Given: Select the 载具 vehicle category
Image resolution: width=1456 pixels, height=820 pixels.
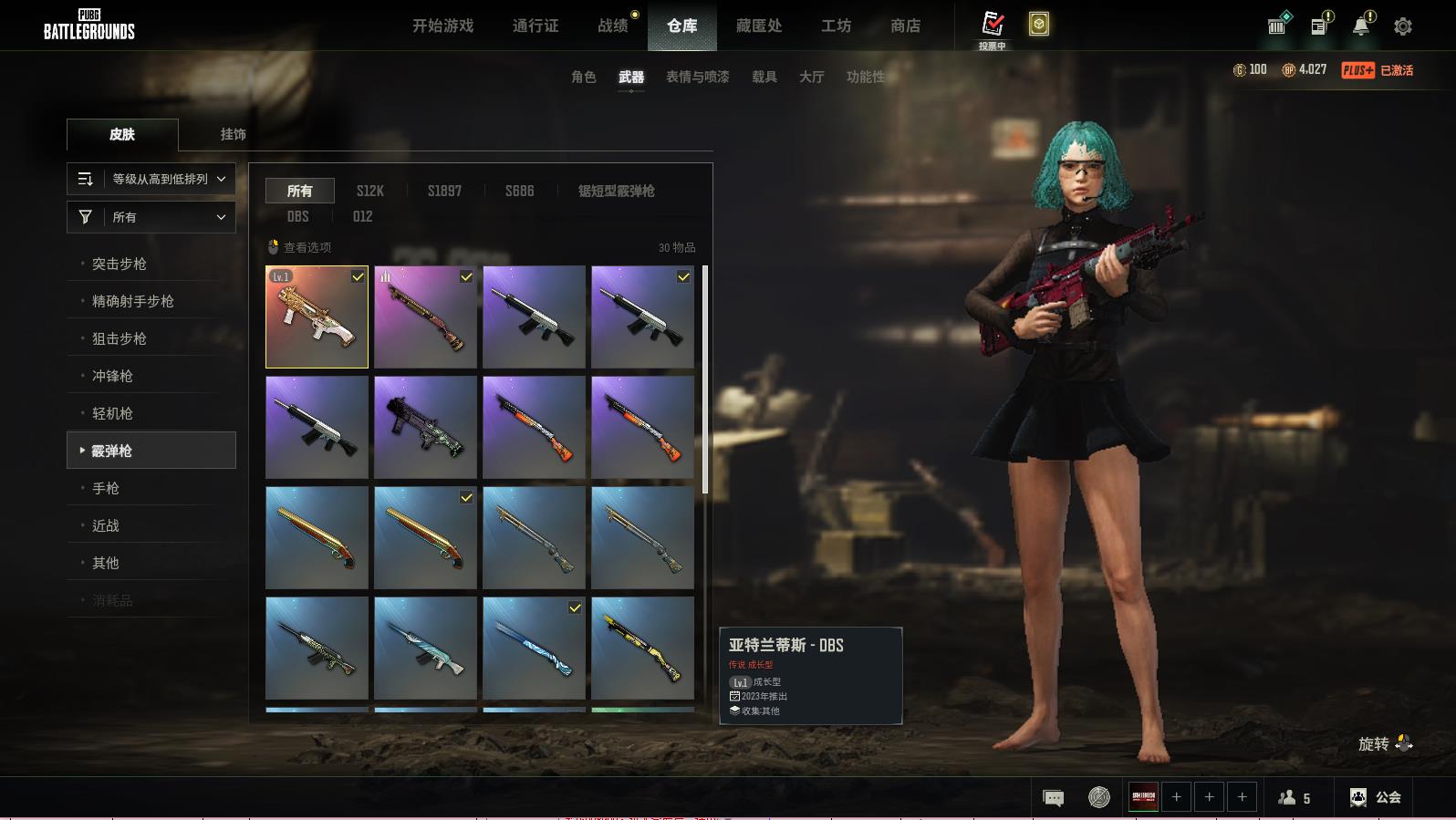Looking at the screenshot, I should pyautogui.click(x=764, y=77).
